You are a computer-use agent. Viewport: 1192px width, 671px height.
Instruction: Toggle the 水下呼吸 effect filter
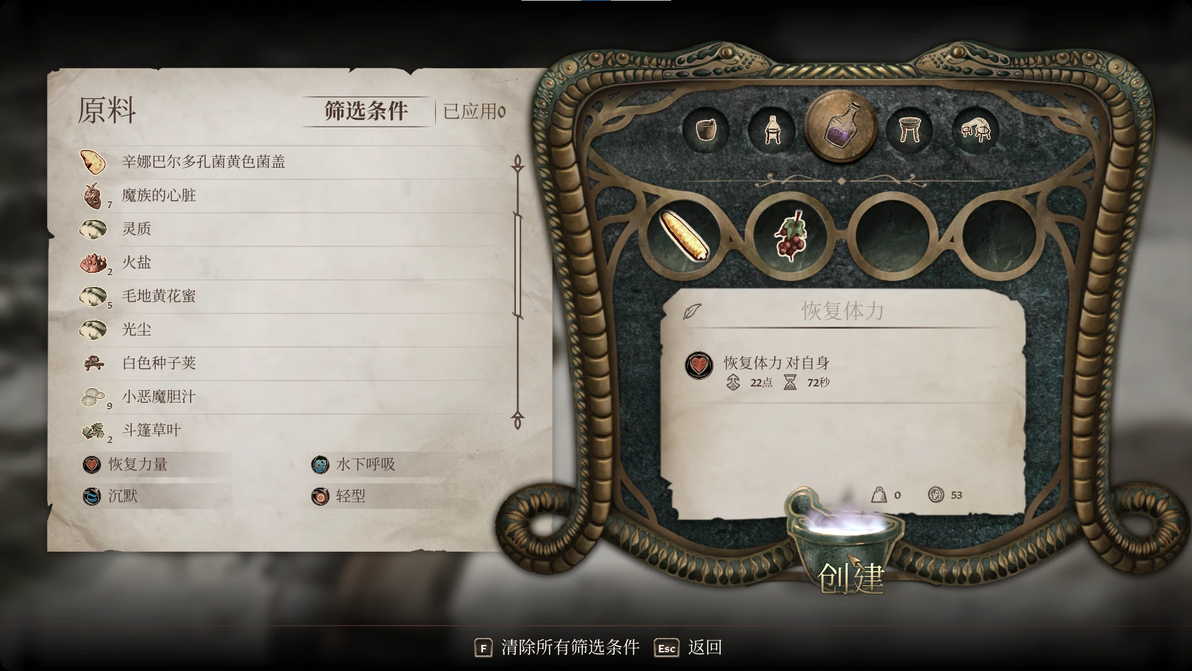pyautogui.click(x=365, y=464)
